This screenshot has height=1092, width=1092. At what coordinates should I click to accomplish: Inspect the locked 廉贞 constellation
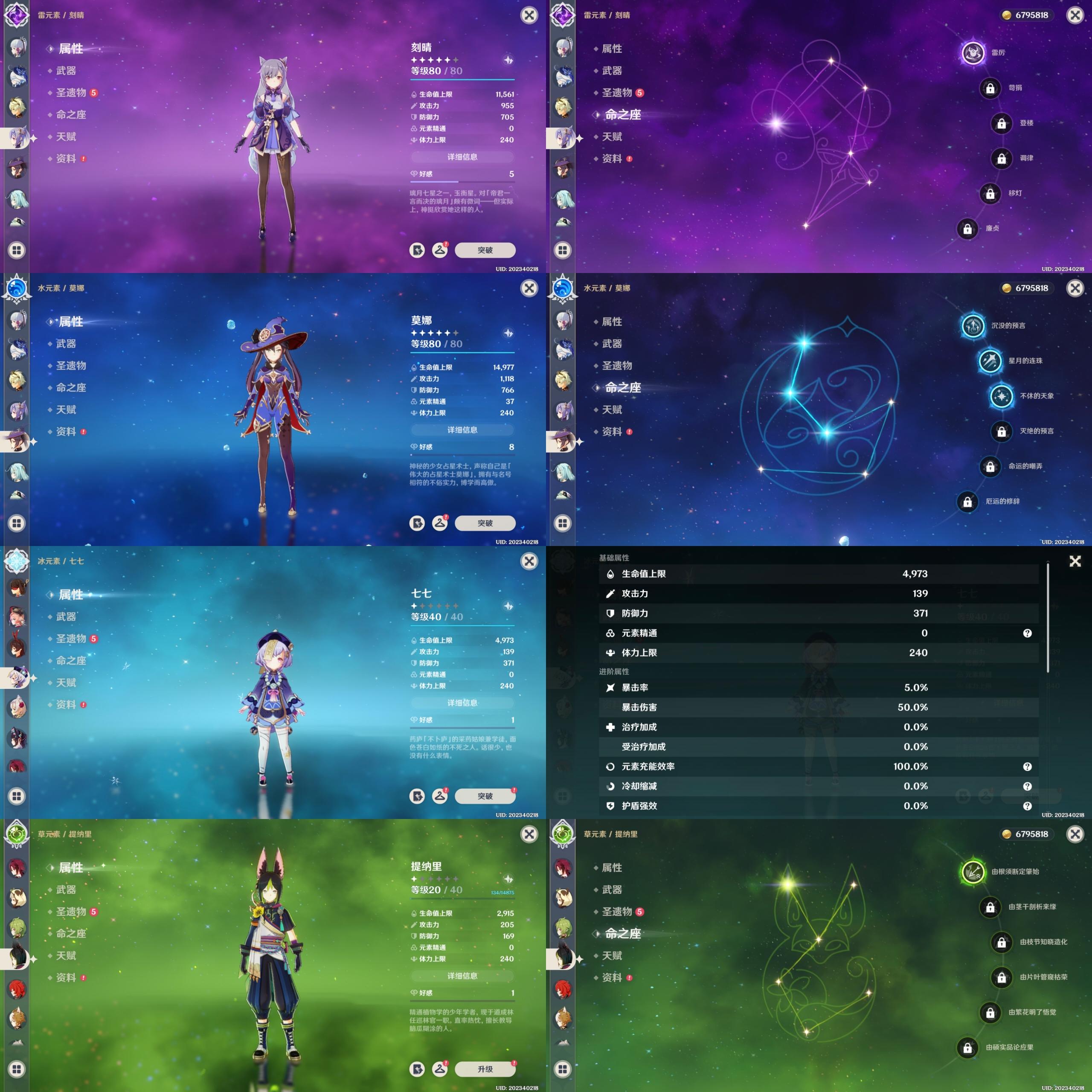pyautogui.click(x=967, y=229)
